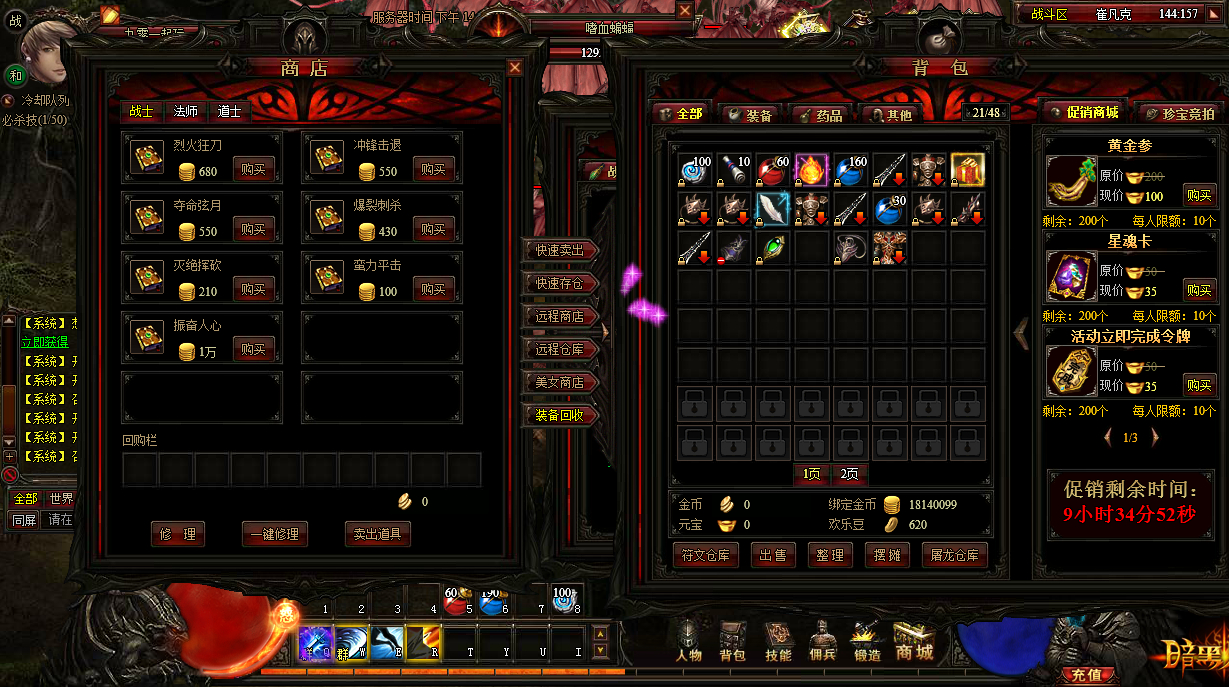
Task: Open 快速卖出 quick sell
Action: 560,250
